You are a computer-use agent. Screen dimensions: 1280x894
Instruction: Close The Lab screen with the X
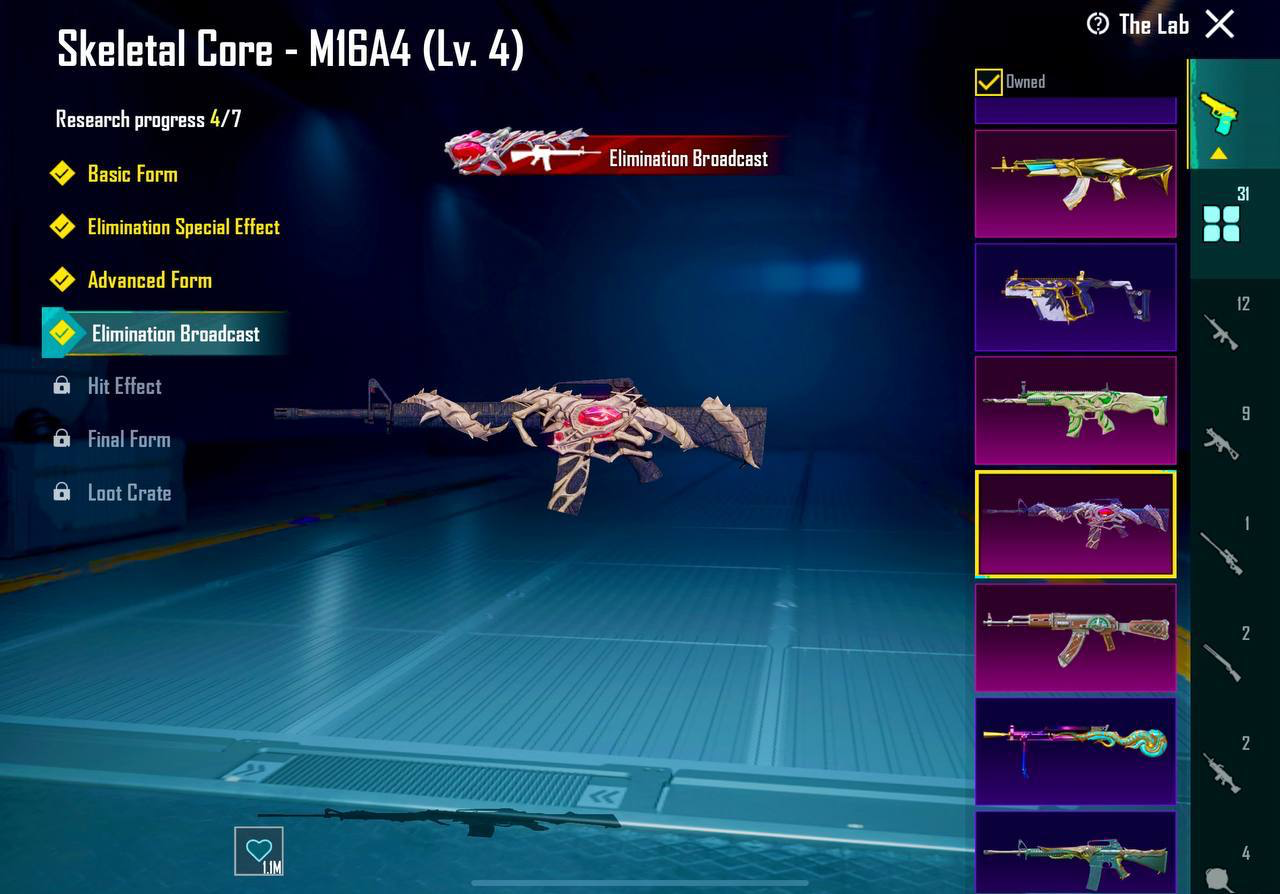tap(1219, 24)
